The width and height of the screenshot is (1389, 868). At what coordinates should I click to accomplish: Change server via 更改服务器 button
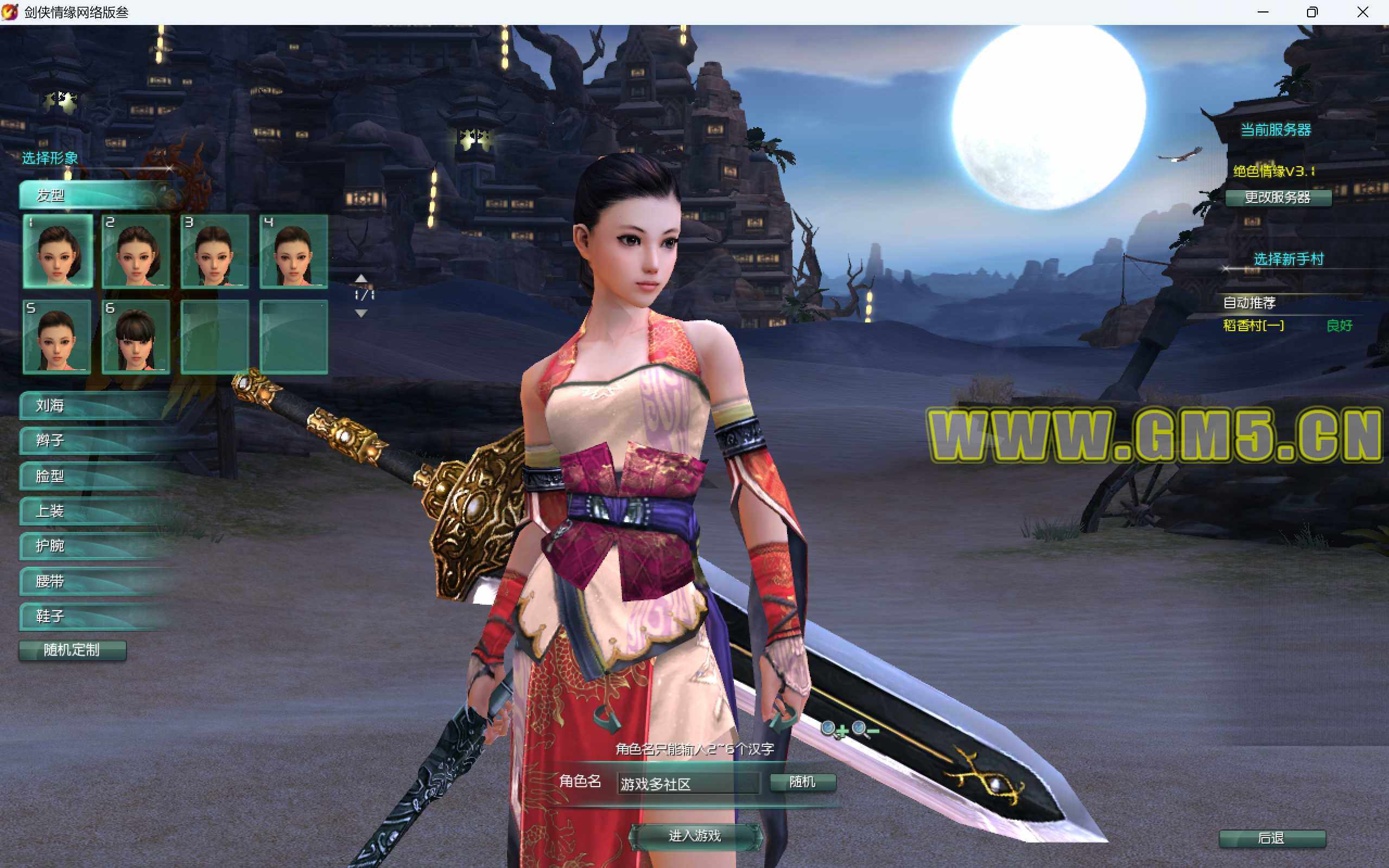click(x=1278, y=198)
